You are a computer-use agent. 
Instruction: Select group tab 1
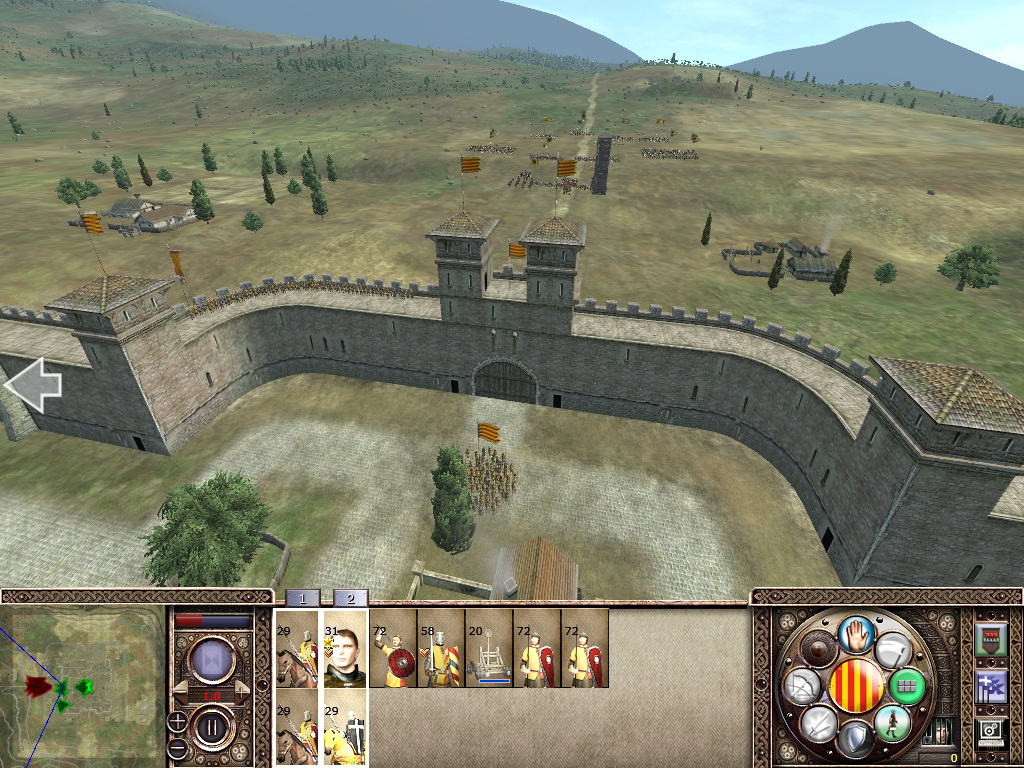tap(302, 598)
